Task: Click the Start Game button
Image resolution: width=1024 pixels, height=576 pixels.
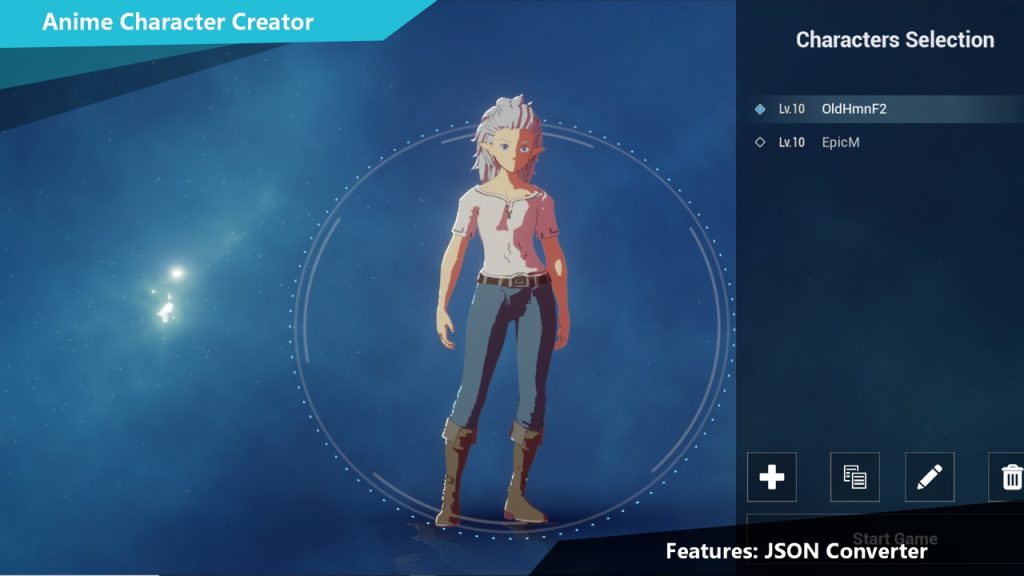Action: [x=893, y=538]
